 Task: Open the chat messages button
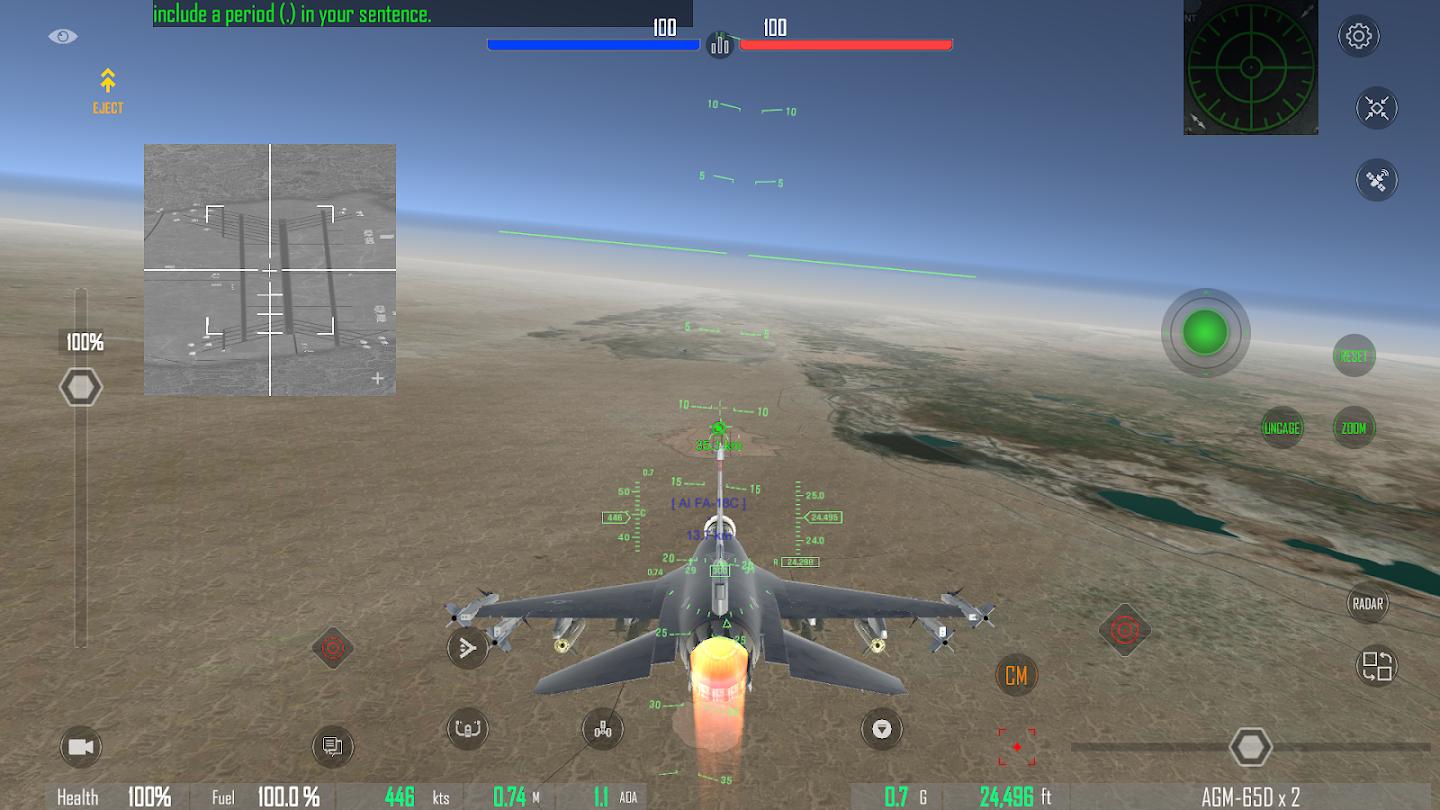(x=333, y=746)
